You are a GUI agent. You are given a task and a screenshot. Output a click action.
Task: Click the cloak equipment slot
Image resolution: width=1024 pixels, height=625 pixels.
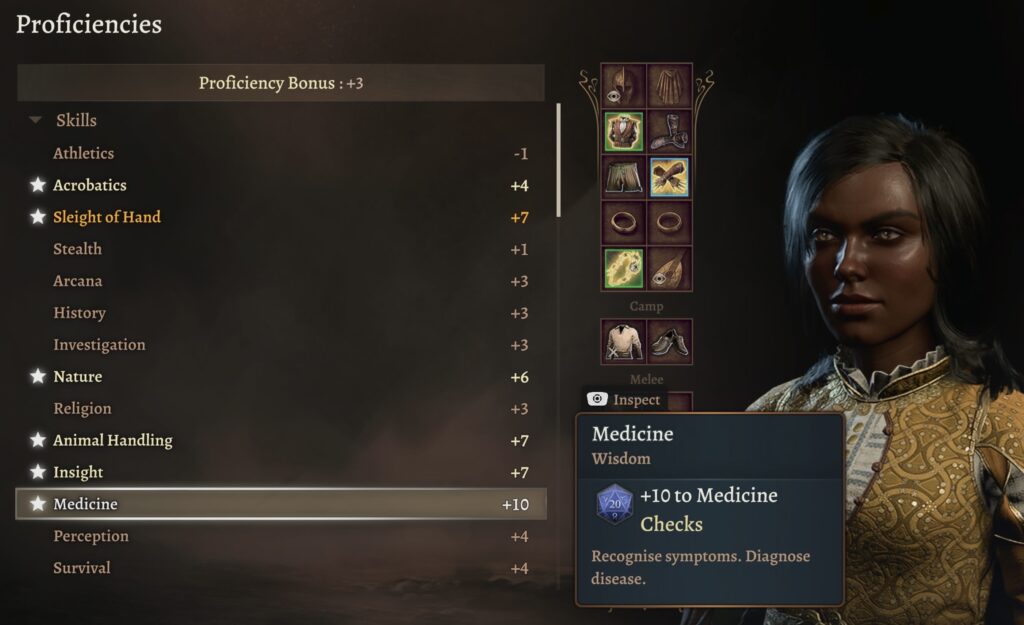[669, 85]
